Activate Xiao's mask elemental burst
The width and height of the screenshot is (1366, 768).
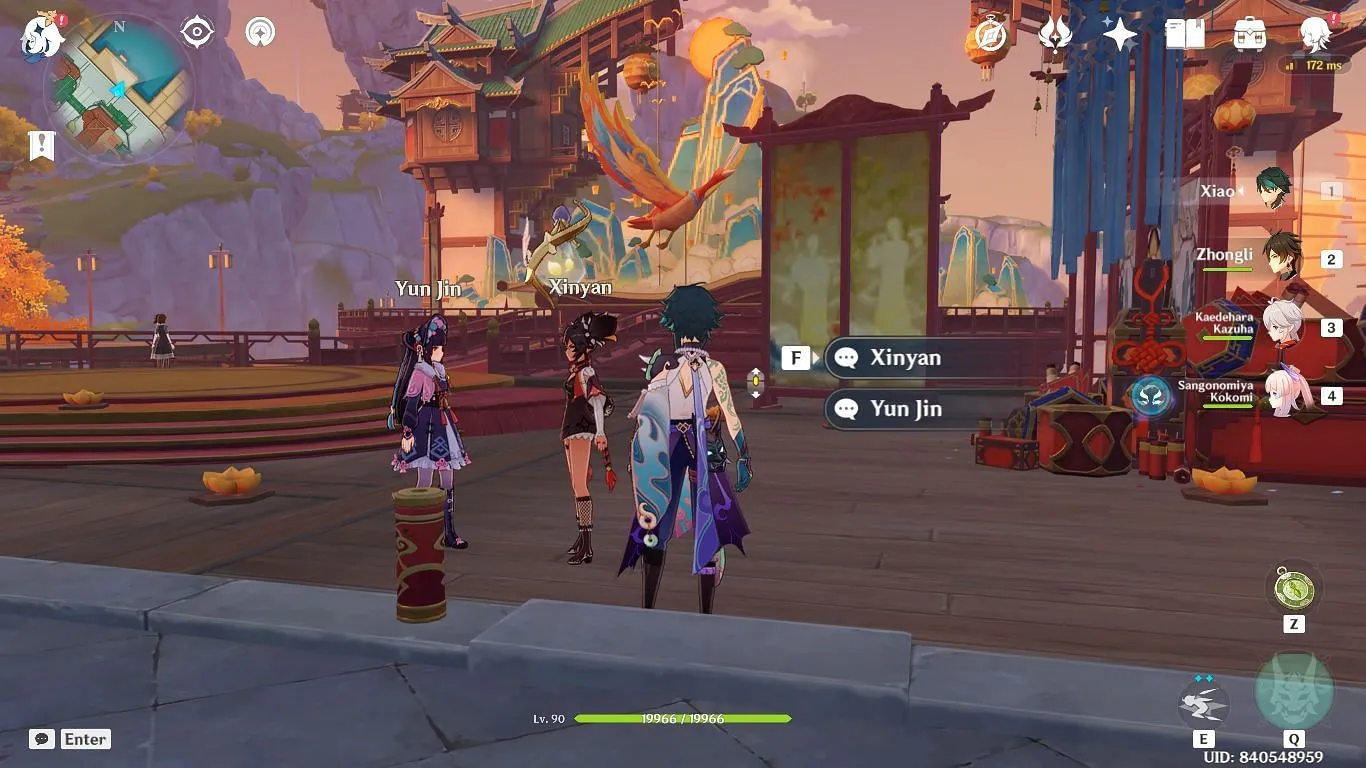(x=1293, y=692)
